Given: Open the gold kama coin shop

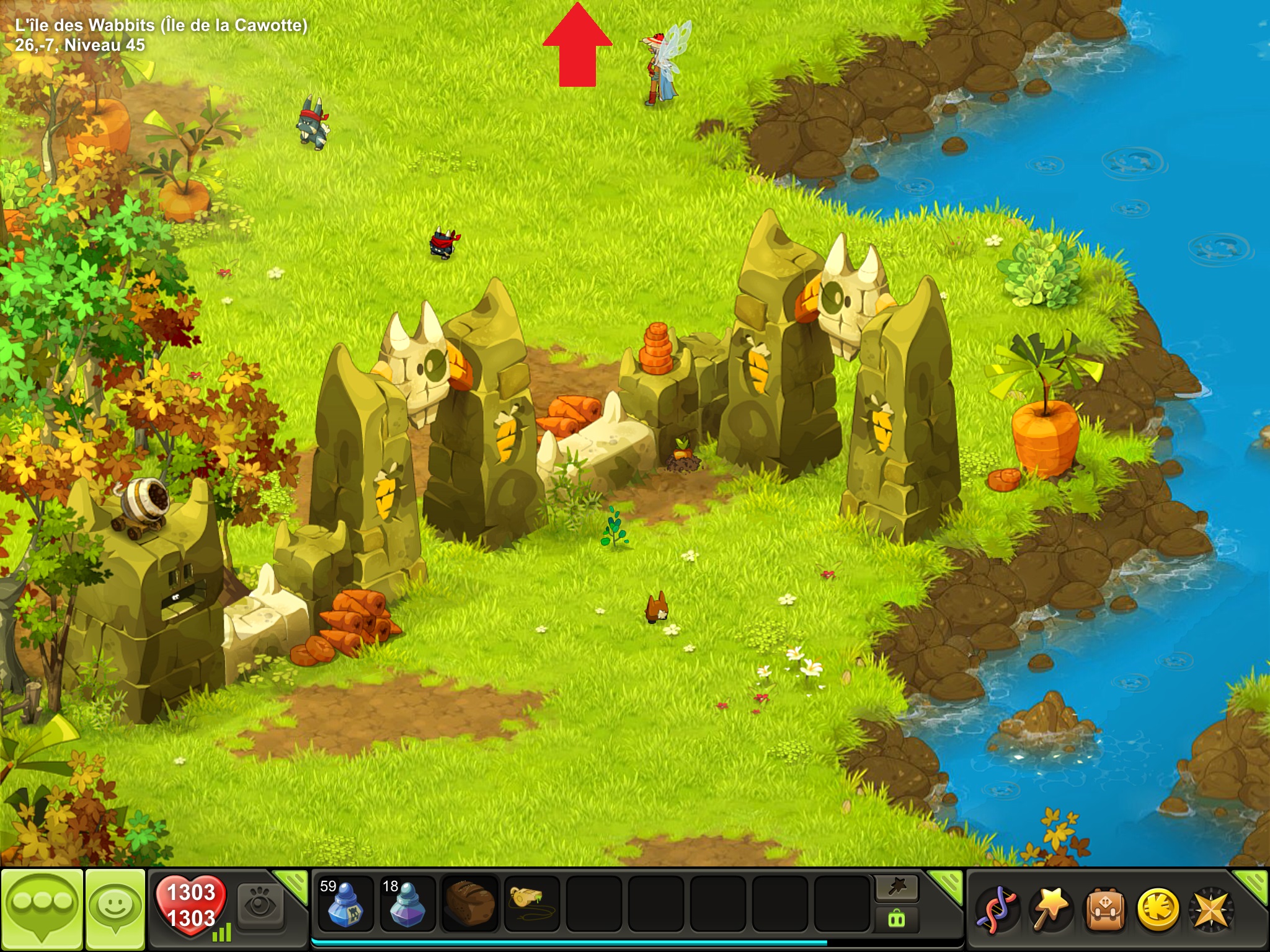Looking at the screenshot, I should [x=1157, y=909].
